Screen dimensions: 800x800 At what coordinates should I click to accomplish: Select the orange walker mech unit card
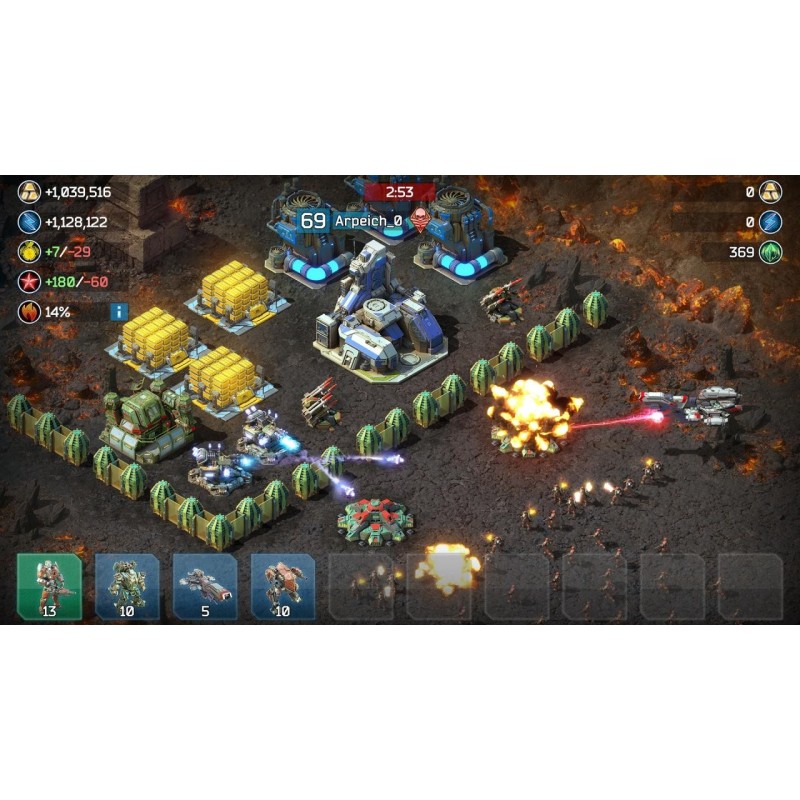283,585
